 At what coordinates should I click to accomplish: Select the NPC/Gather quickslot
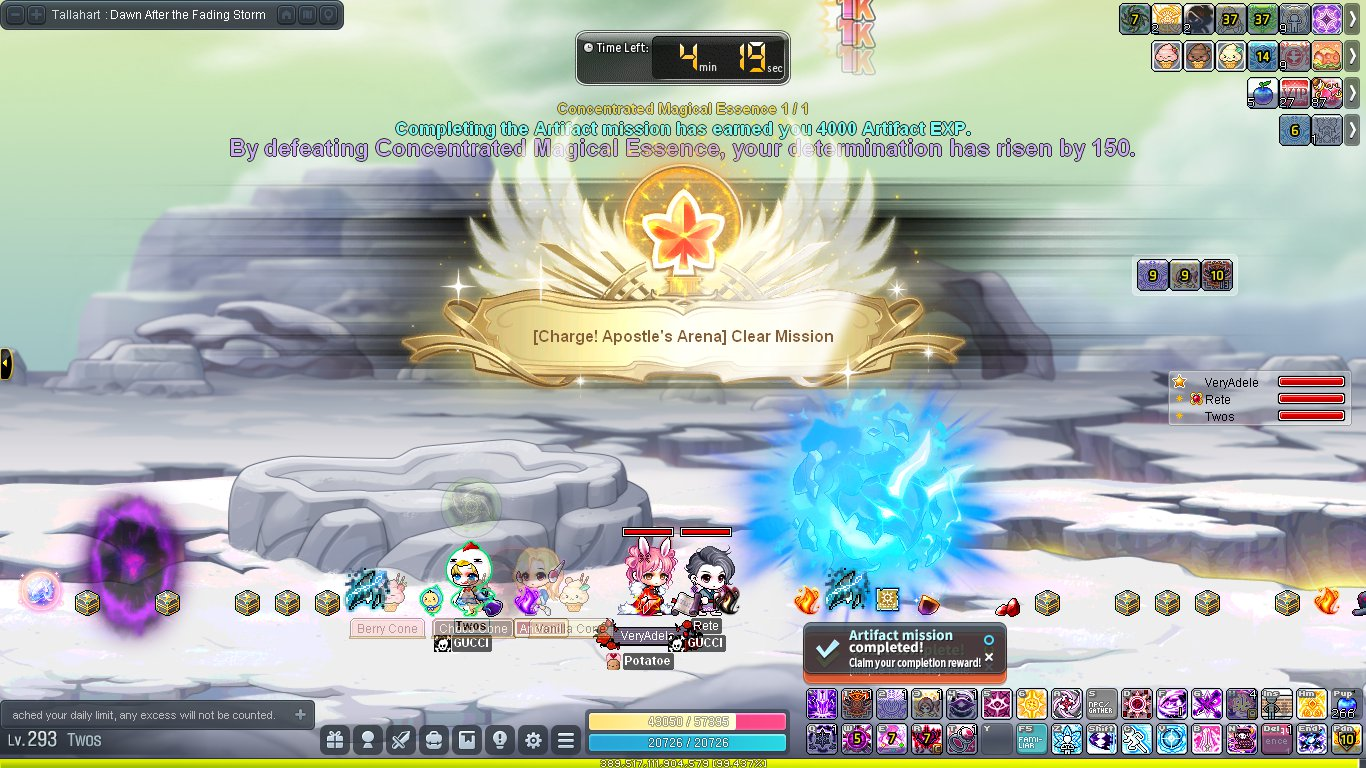[1100, 704]
